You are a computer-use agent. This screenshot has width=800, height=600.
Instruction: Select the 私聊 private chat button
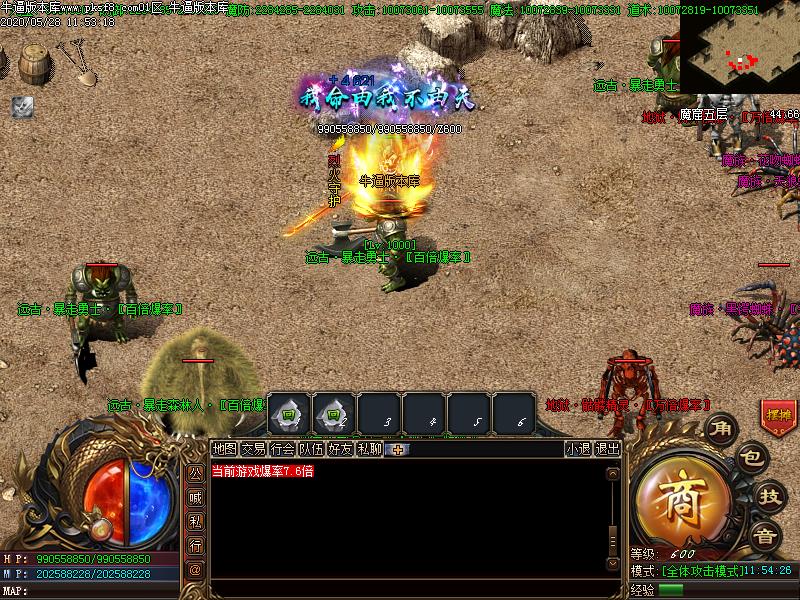coord(370,449)
